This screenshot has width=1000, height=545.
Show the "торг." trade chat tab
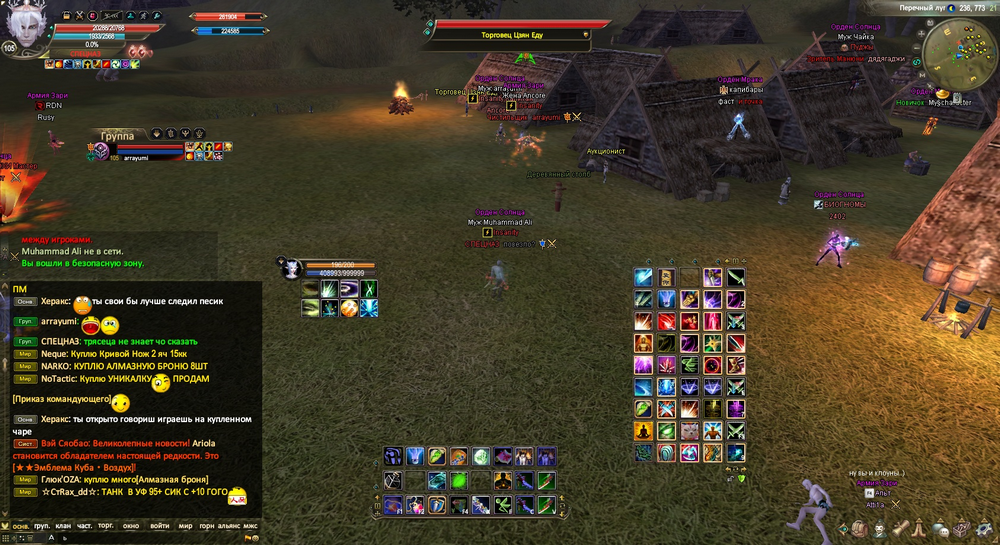point(107,525)
